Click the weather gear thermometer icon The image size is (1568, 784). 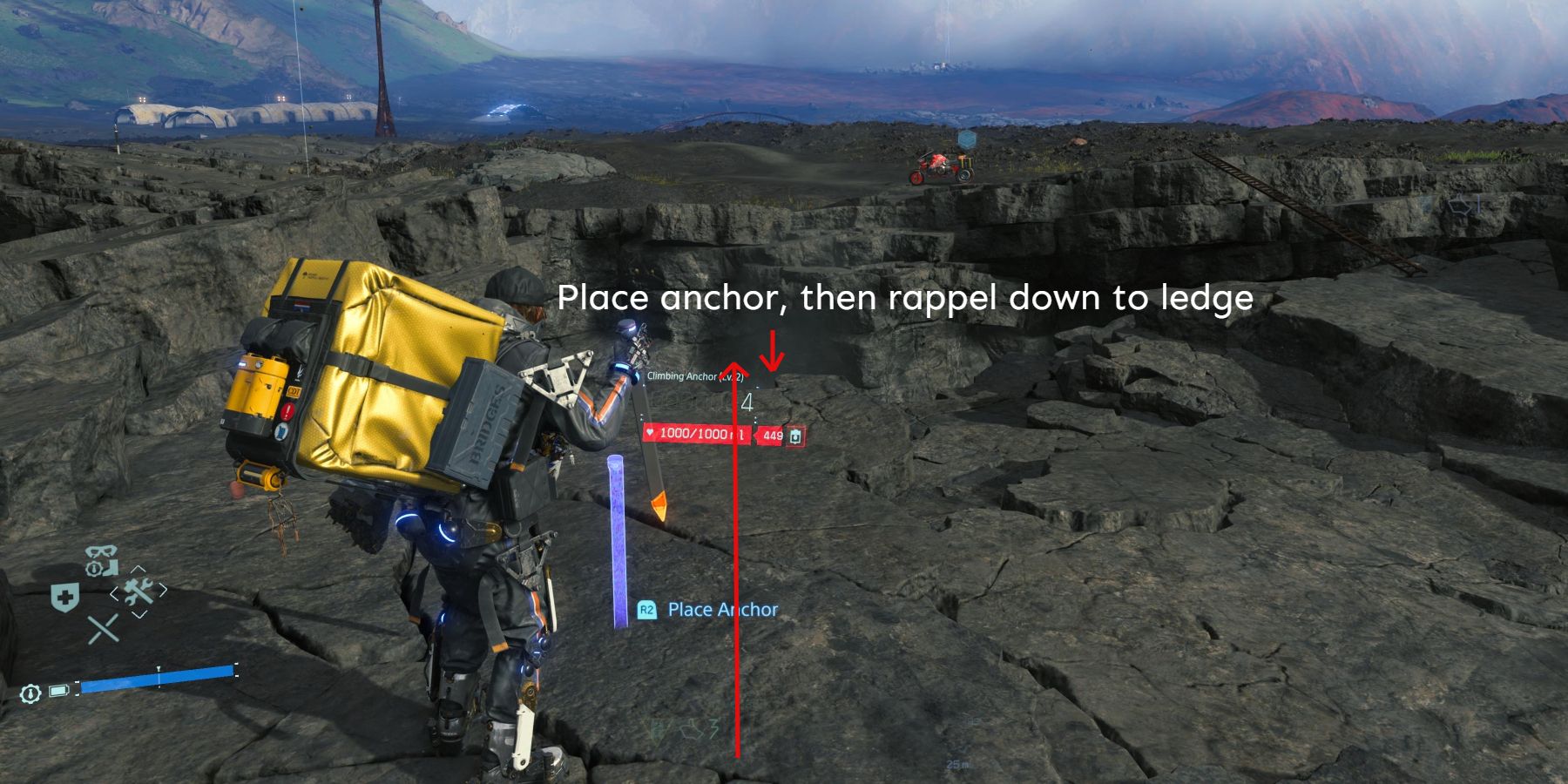[x=31, y=693]
